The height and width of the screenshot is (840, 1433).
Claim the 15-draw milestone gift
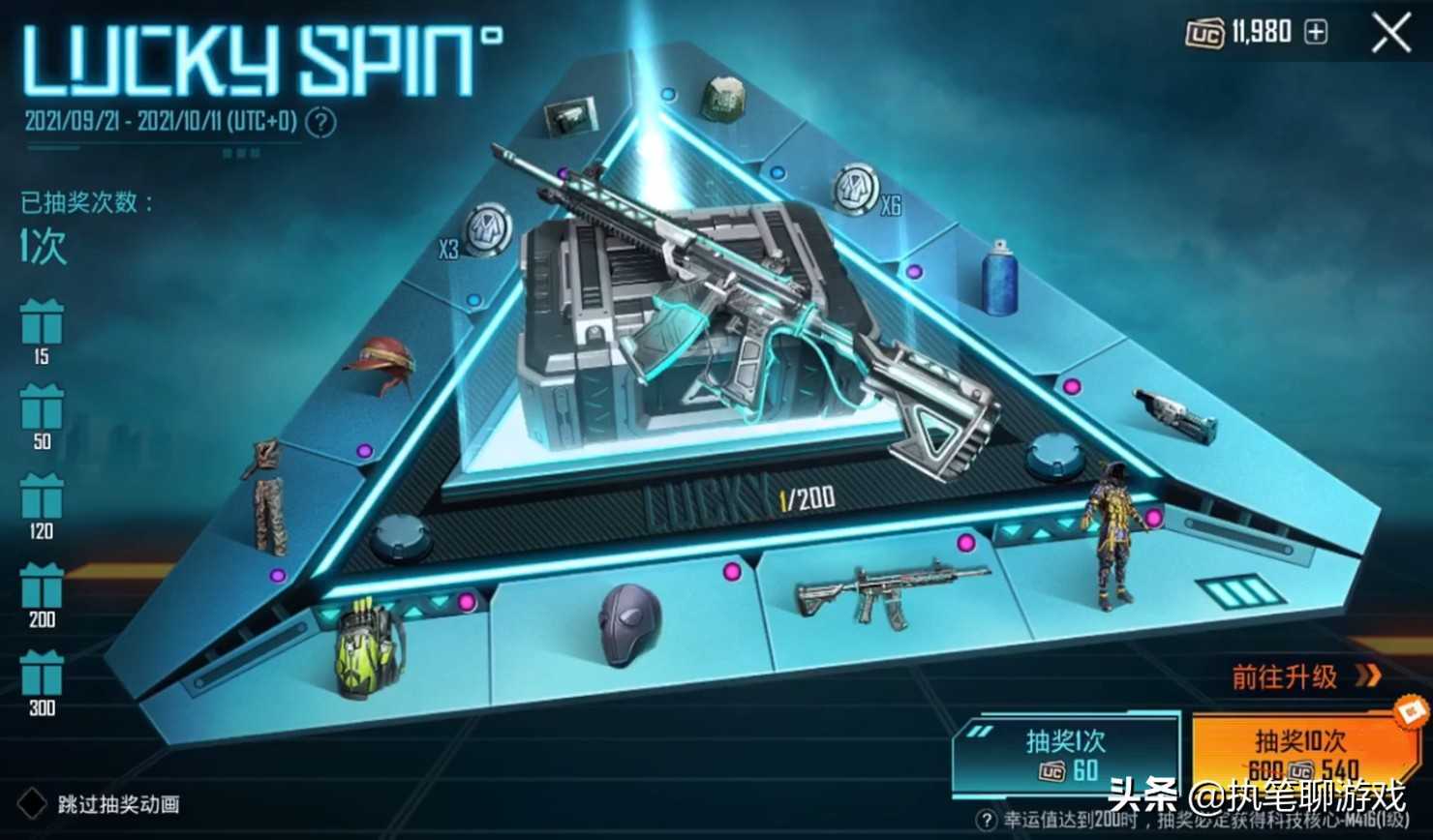(x=42, y=324)
